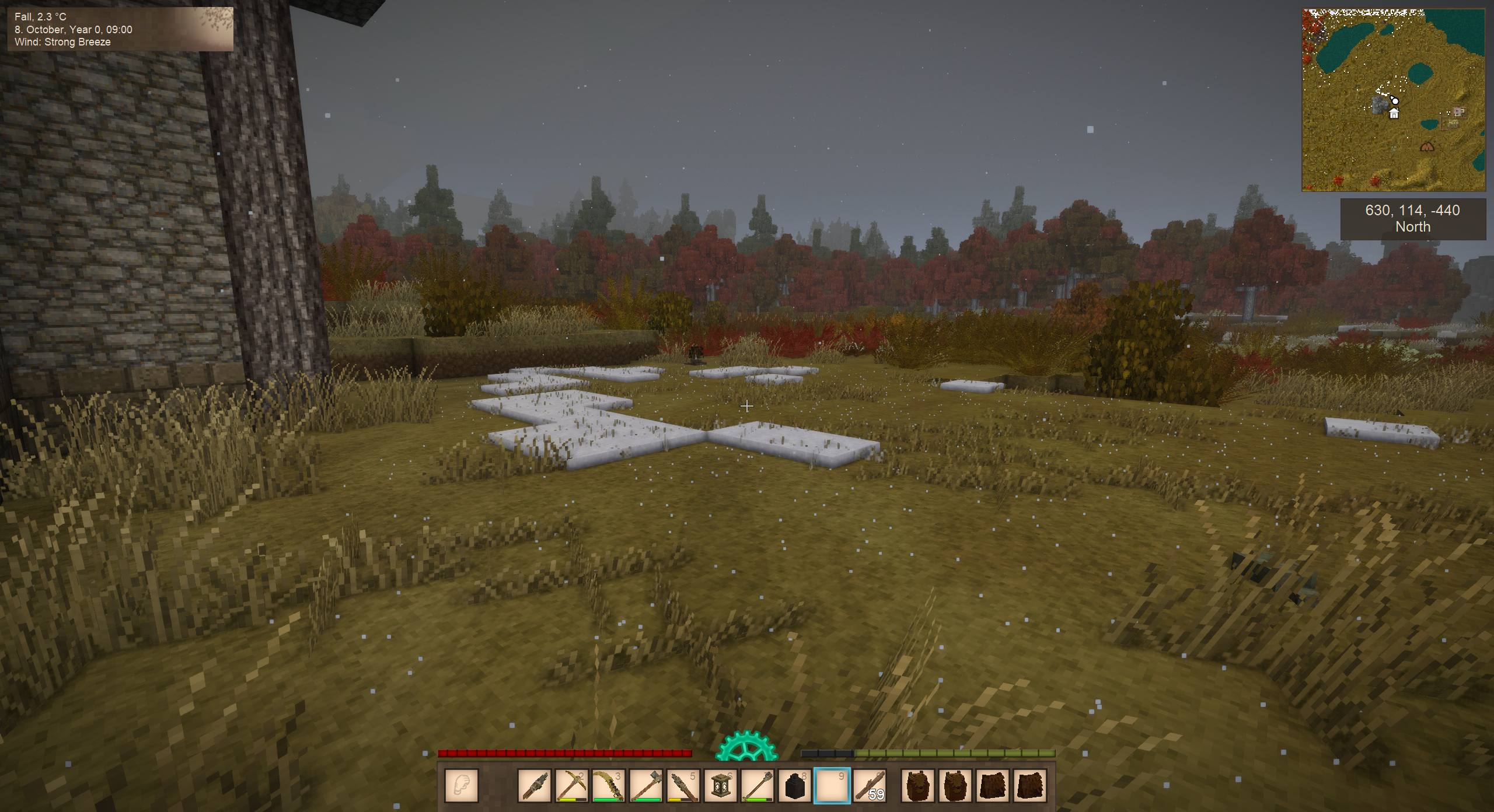
Task: Select the lantern hotbar slot
Action: coord(721,785)
